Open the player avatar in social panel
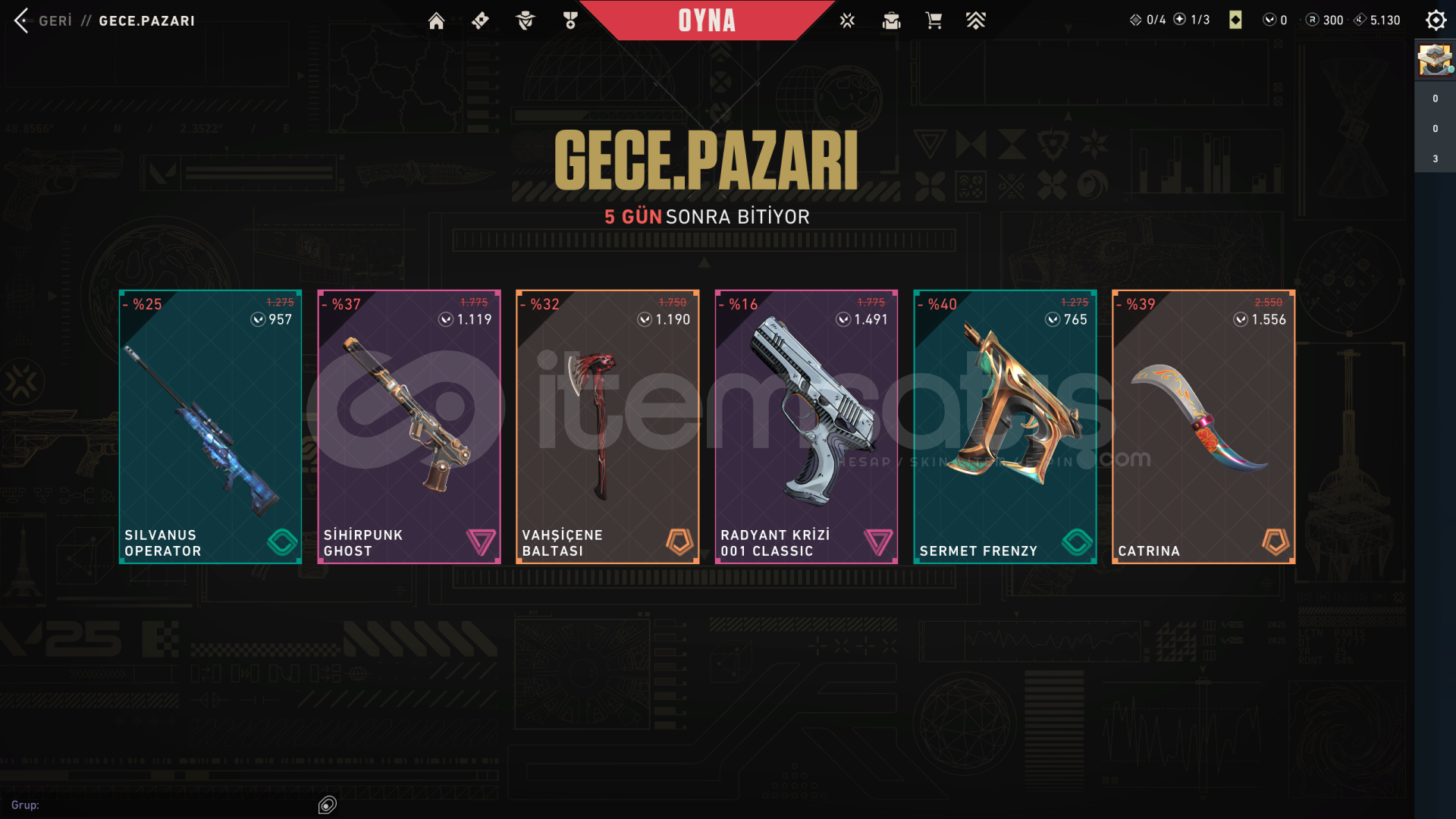The width and height of the screenshot is (1456, 819). coord(1435,60)
